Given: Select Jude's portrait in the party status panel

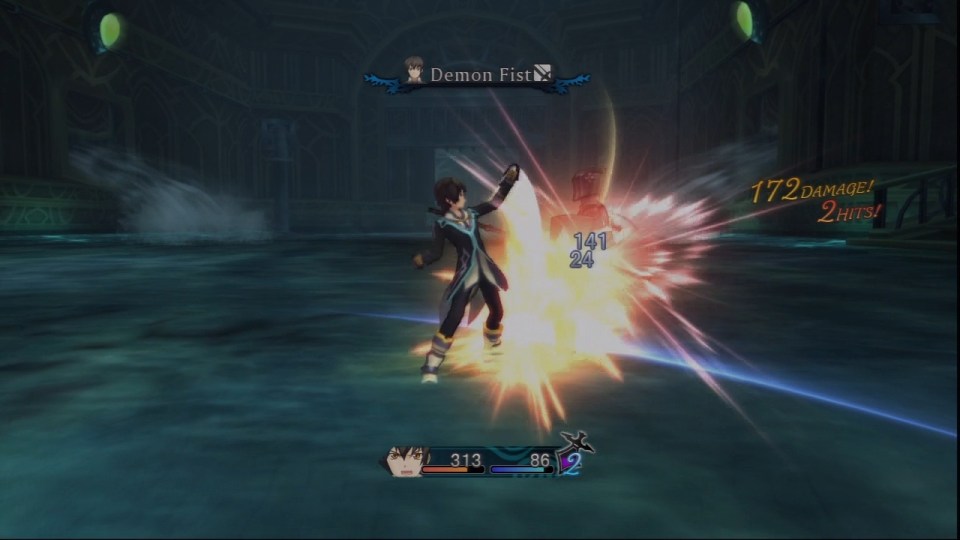Looking at the screenshot, I should [406, 461].
